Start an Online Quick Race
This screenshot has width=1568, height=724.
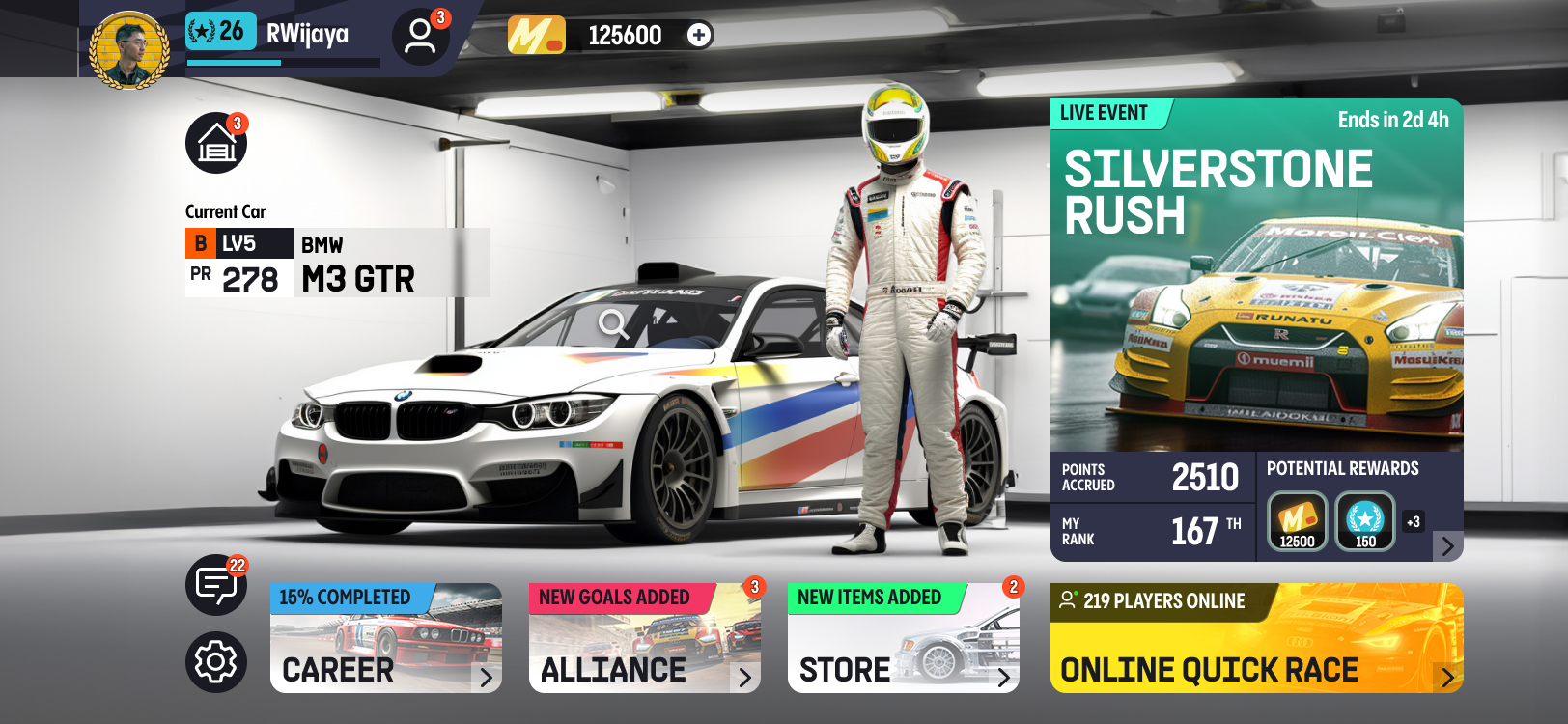pos(1256,638)
